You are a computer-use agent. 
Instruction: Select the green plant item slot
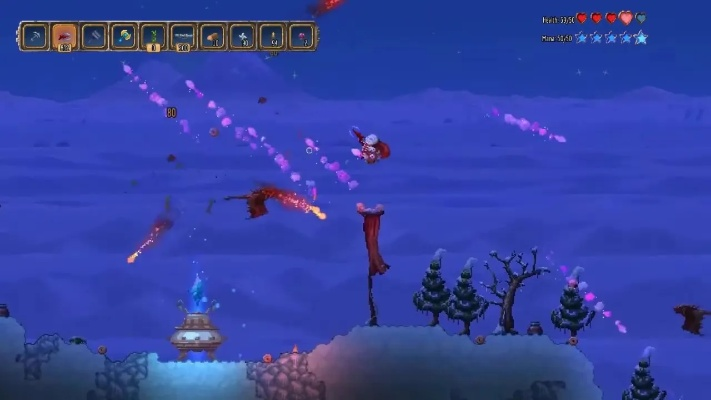tap(154, 37)
